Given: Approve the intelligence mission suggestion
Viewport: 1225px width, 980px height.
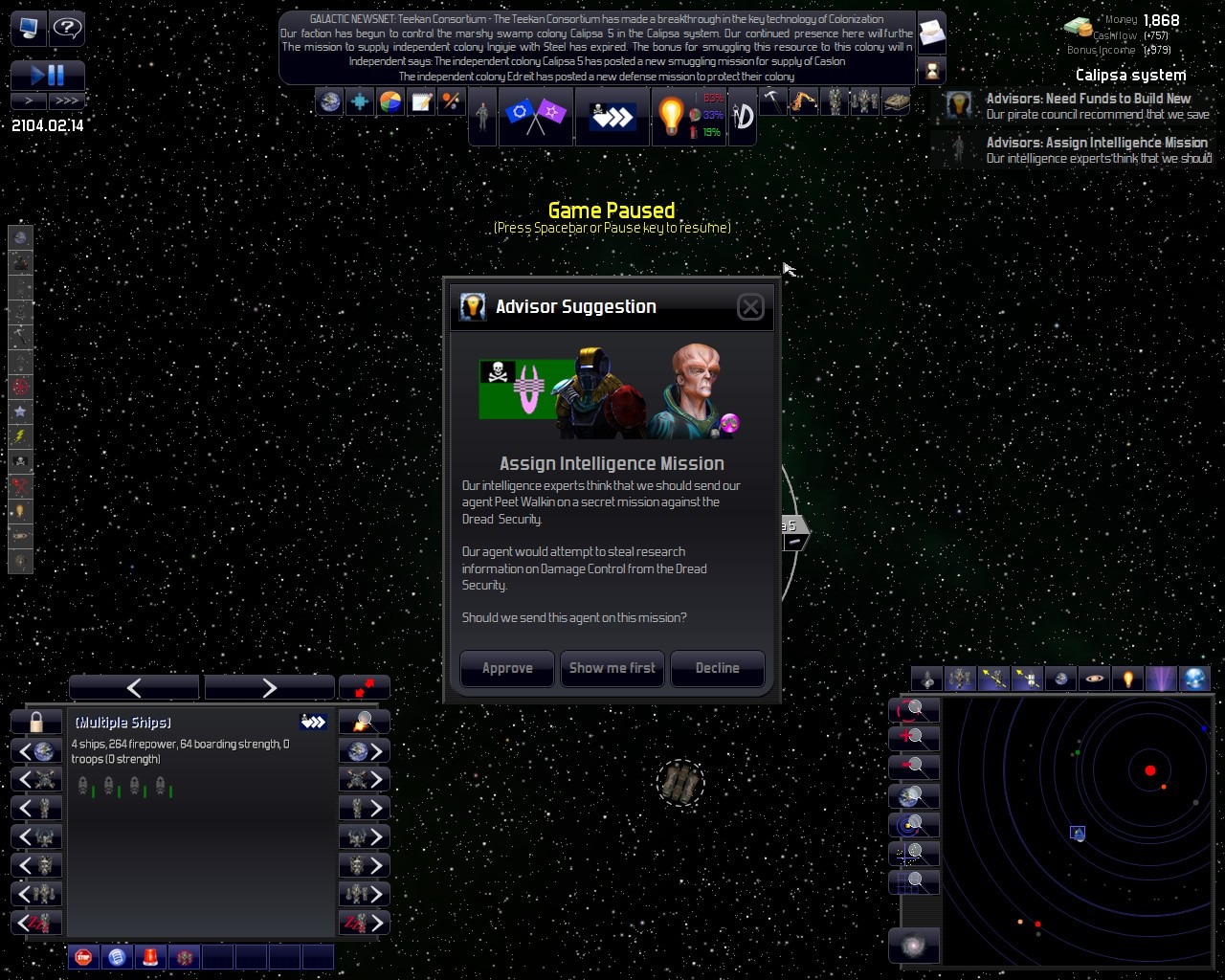Looking at the screenshot, I should tap(507, 668).
